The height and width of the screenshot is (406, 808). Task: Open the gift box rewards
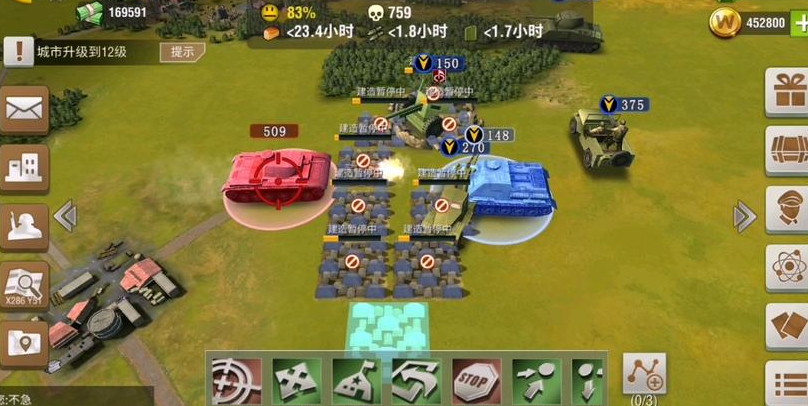coord(788,94)
